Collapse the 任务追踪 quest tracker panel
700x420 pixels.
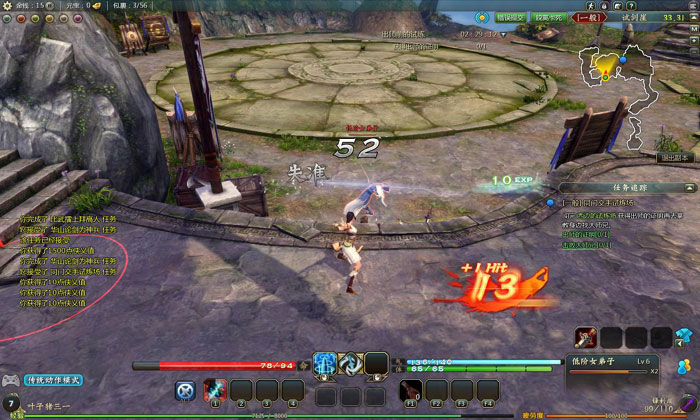(x=688, y=186)
